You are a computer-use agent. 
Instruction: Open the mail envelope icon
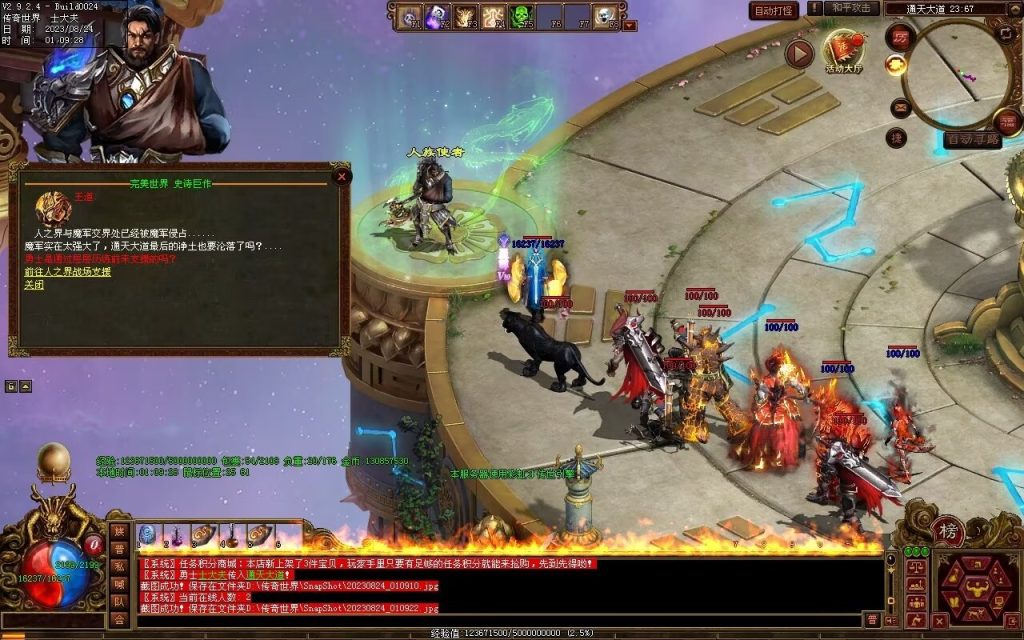click(901, 108)
